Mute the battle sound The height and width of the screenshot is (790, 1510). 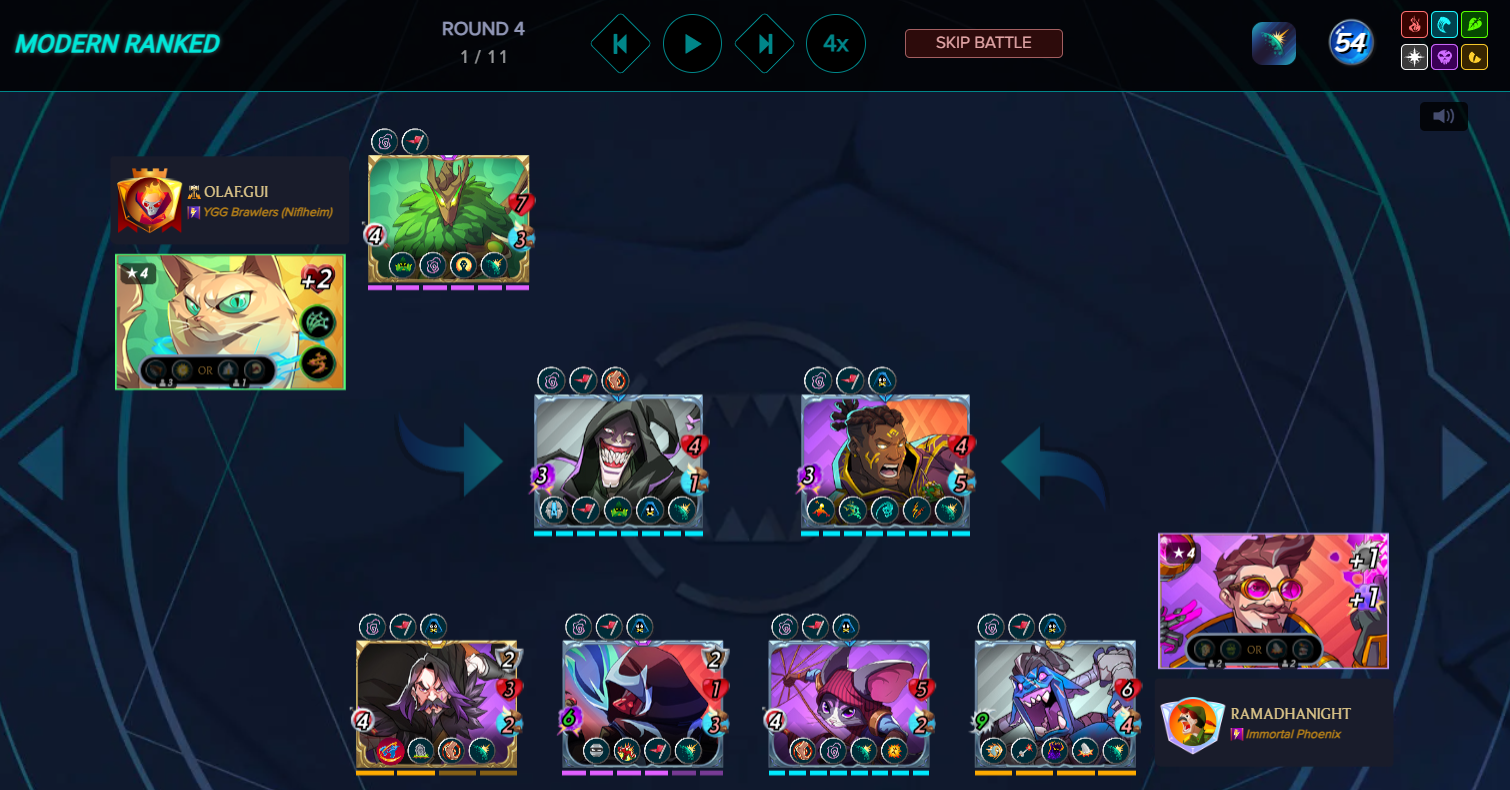[1443, 116]
